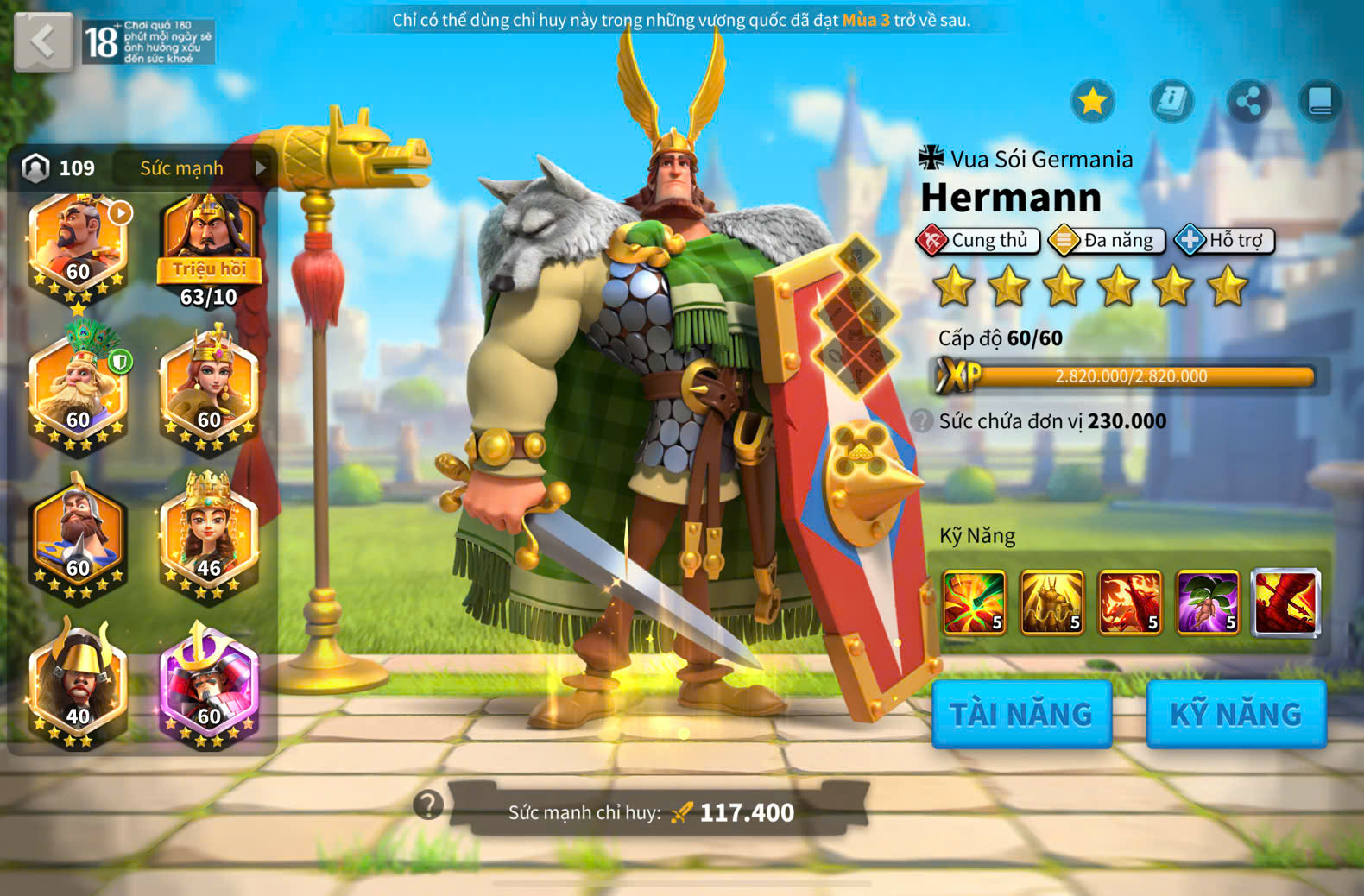Show help for Sức chứa đơn vị
Screen dimensions: 1364x896
(x=922, y=420)
